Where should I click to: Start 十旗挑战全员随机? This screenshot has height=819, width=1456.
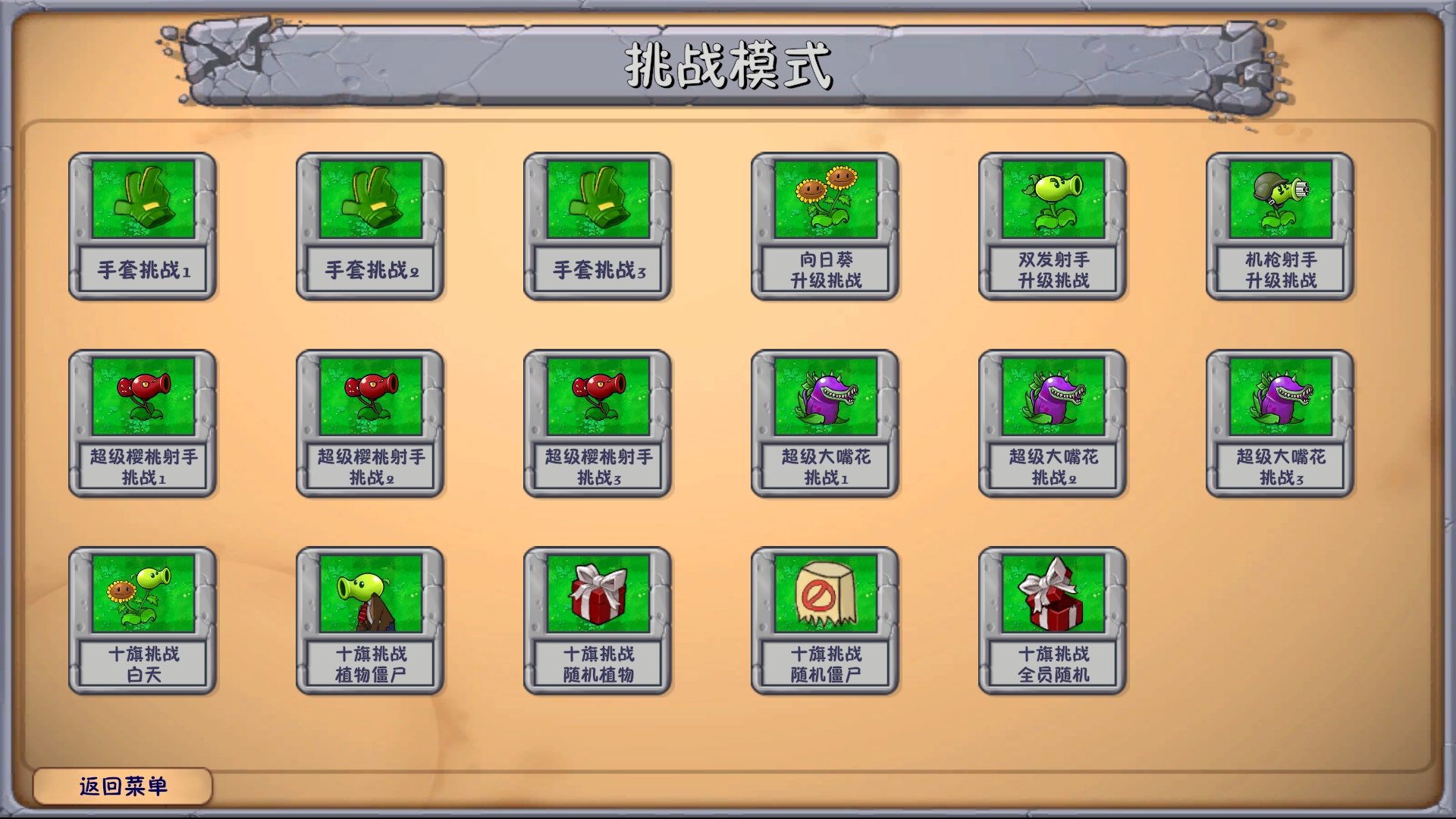pos(1052,660)
